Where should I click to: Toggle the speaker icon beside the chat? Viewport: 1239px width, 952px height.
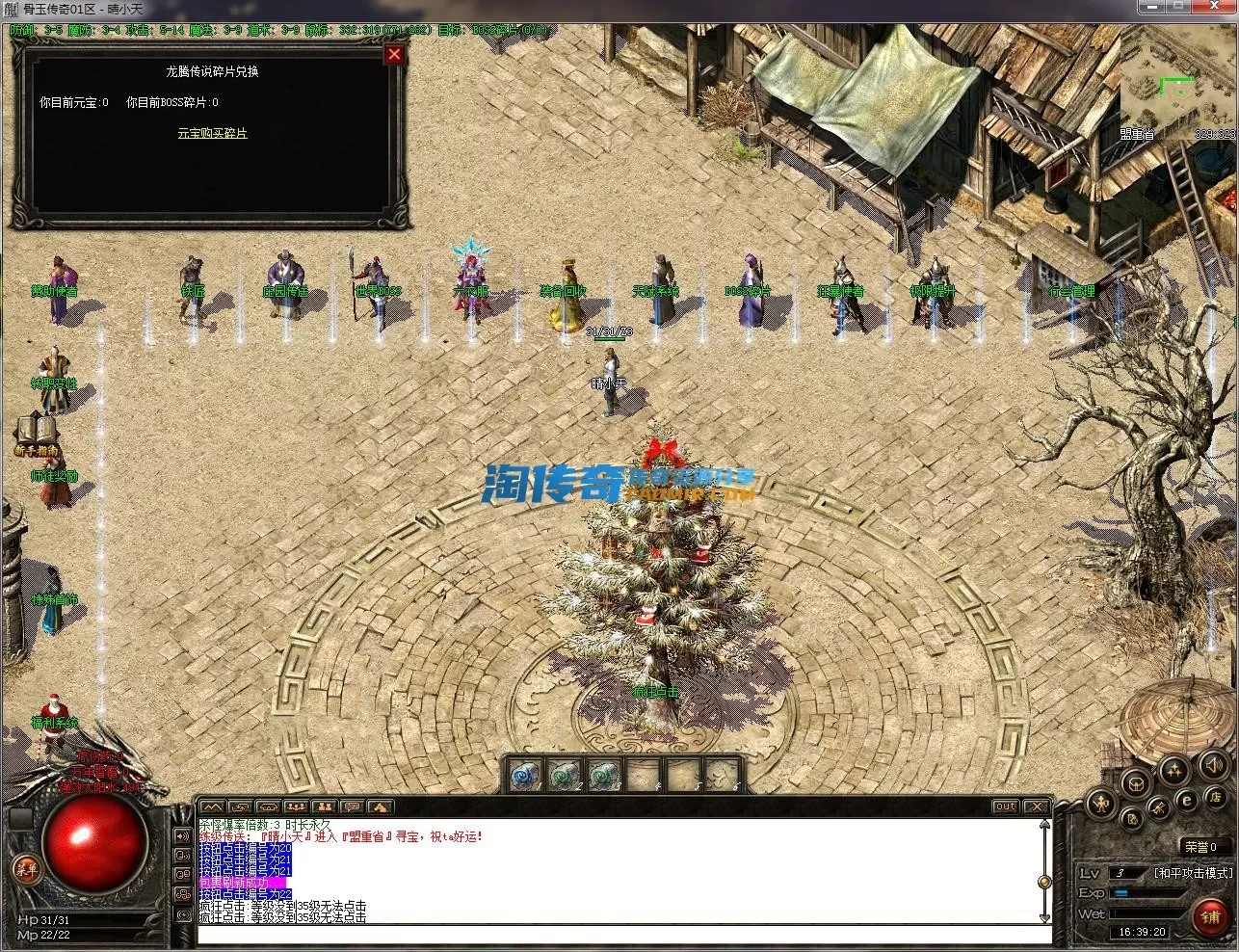(x=183, y=836)
